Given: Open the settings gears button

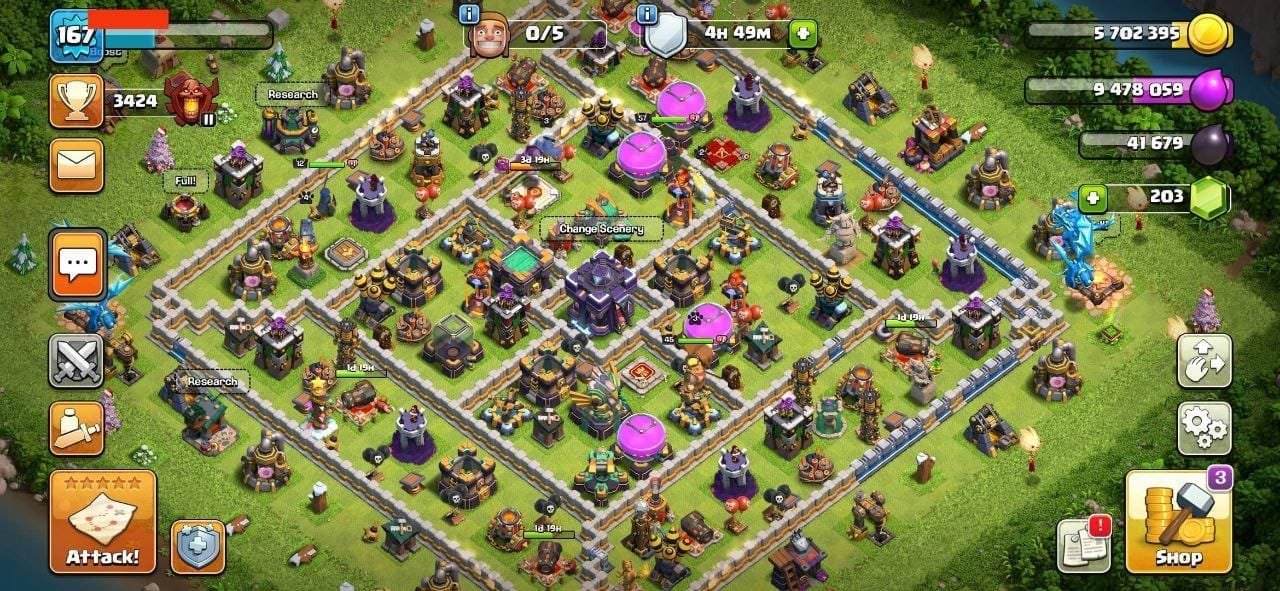Looking at the screenshot, I should [1204, 429].
